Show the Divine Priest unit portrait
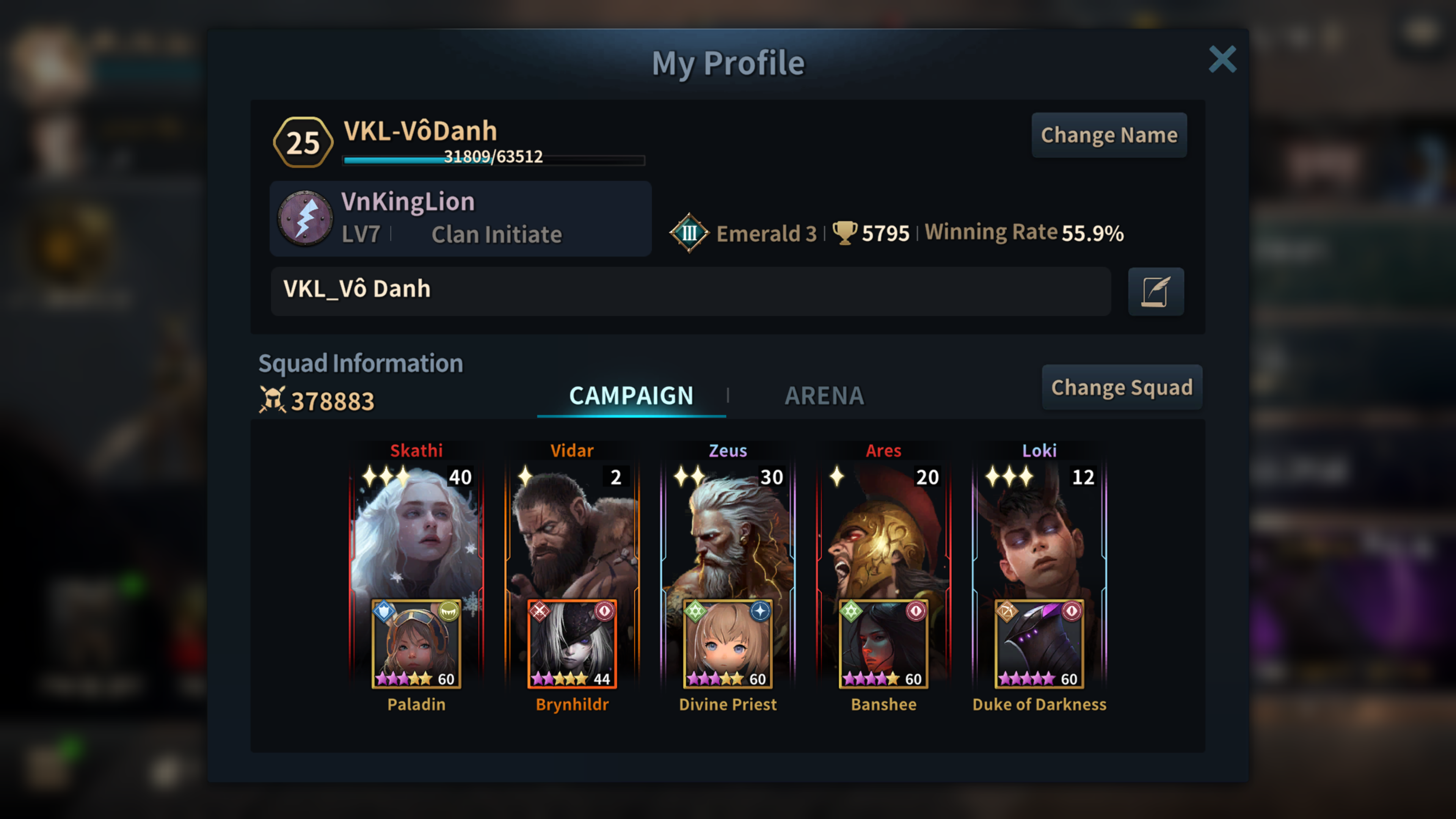1456x819 pixels. pos(728,643)
